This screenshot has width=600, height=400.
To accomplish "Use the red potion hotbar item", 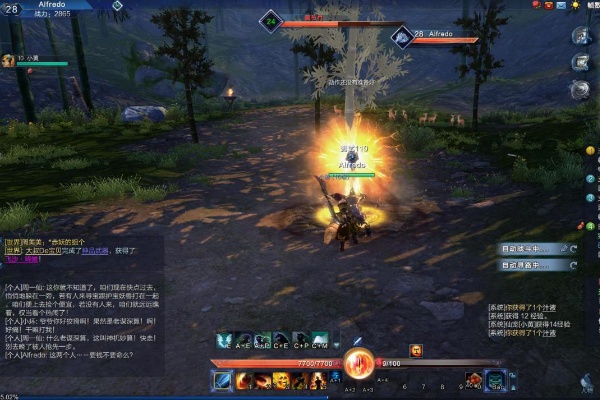I will point(474,380).
